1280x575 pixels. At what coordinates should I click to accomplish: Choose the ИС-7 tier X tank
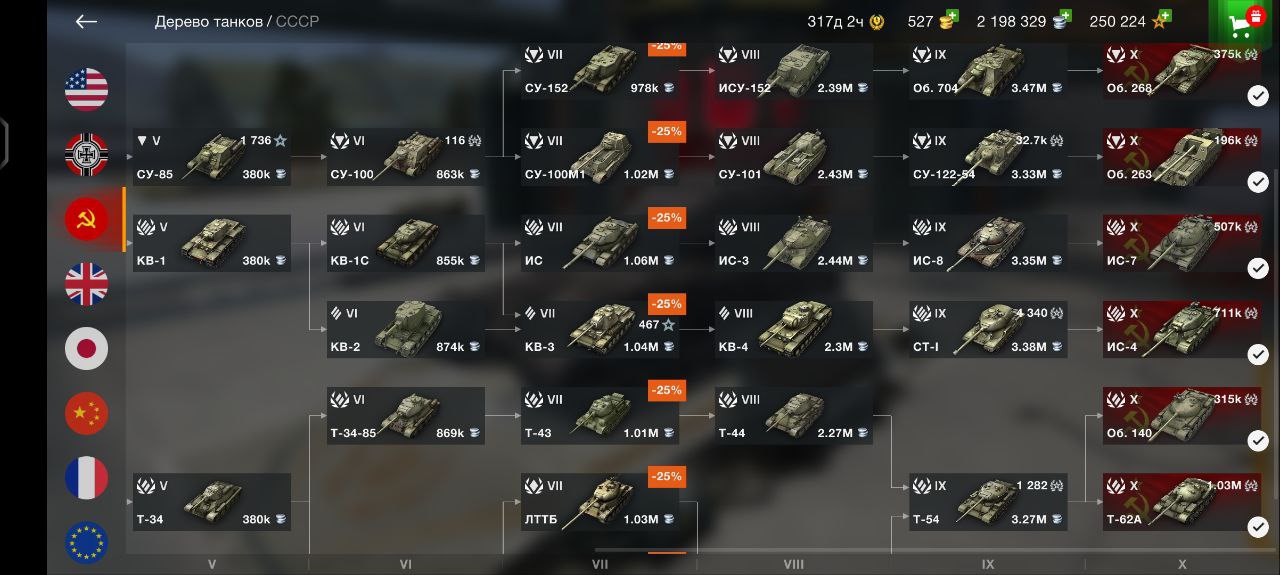pos(1180,244)
